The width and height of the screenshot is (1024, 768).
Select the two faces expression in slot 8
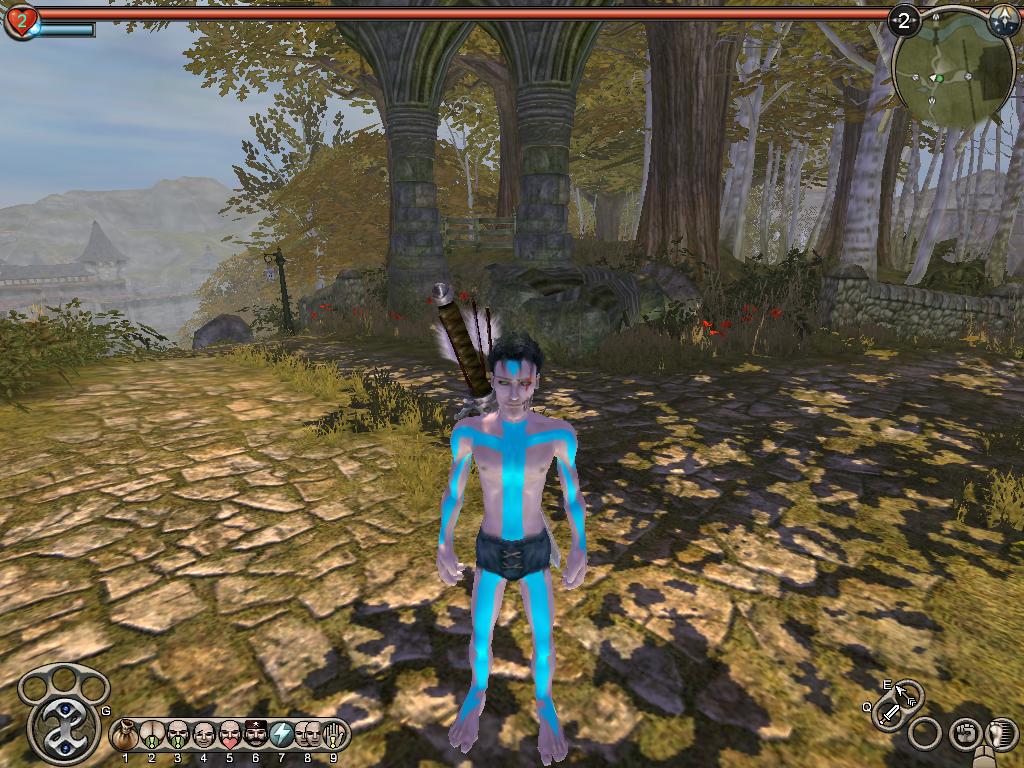click(x=308, y=736)
